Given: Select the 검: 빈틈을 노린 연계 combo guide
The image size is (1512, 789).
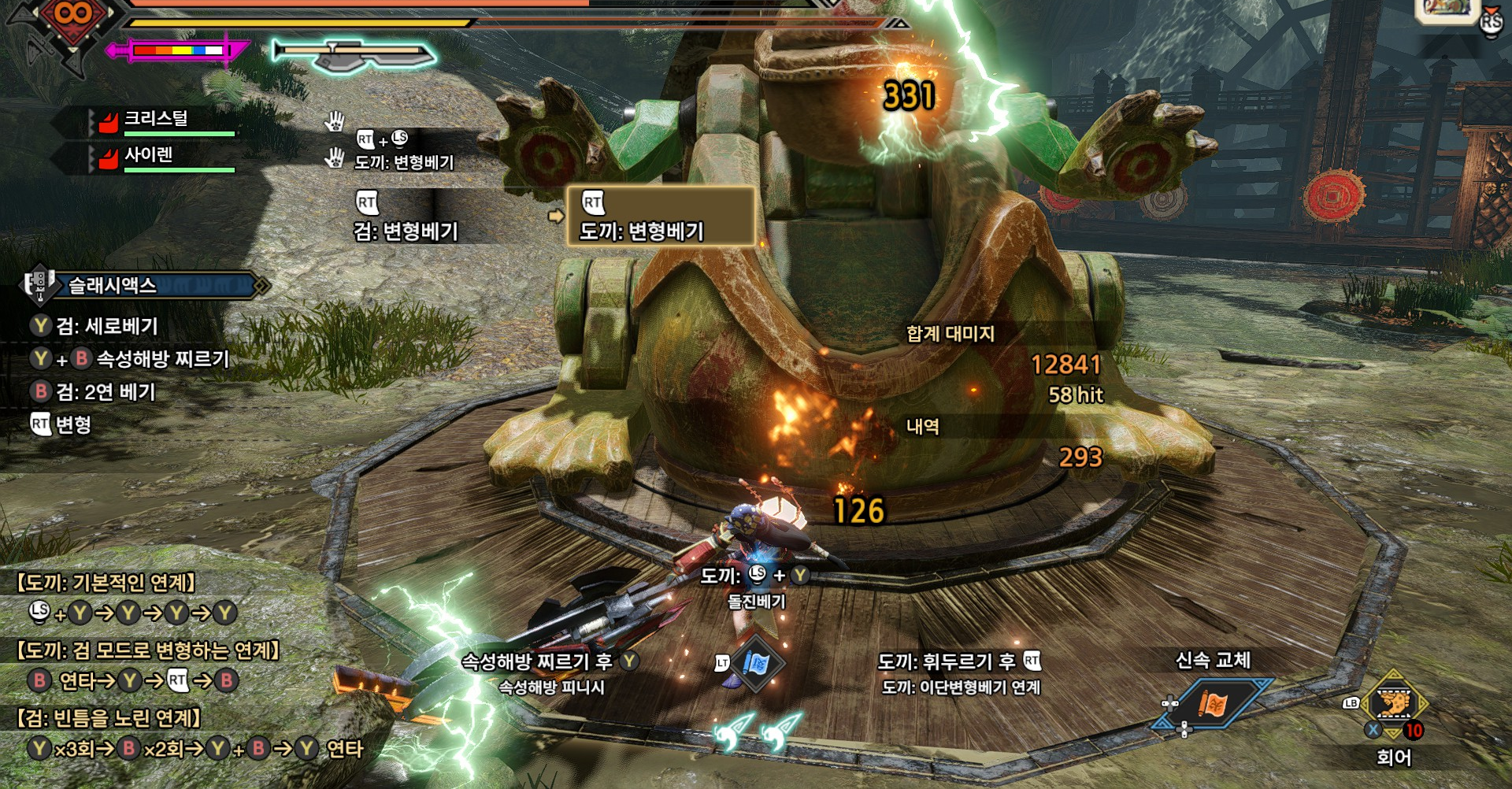Looking at the screenshot, I should point(109,718).
